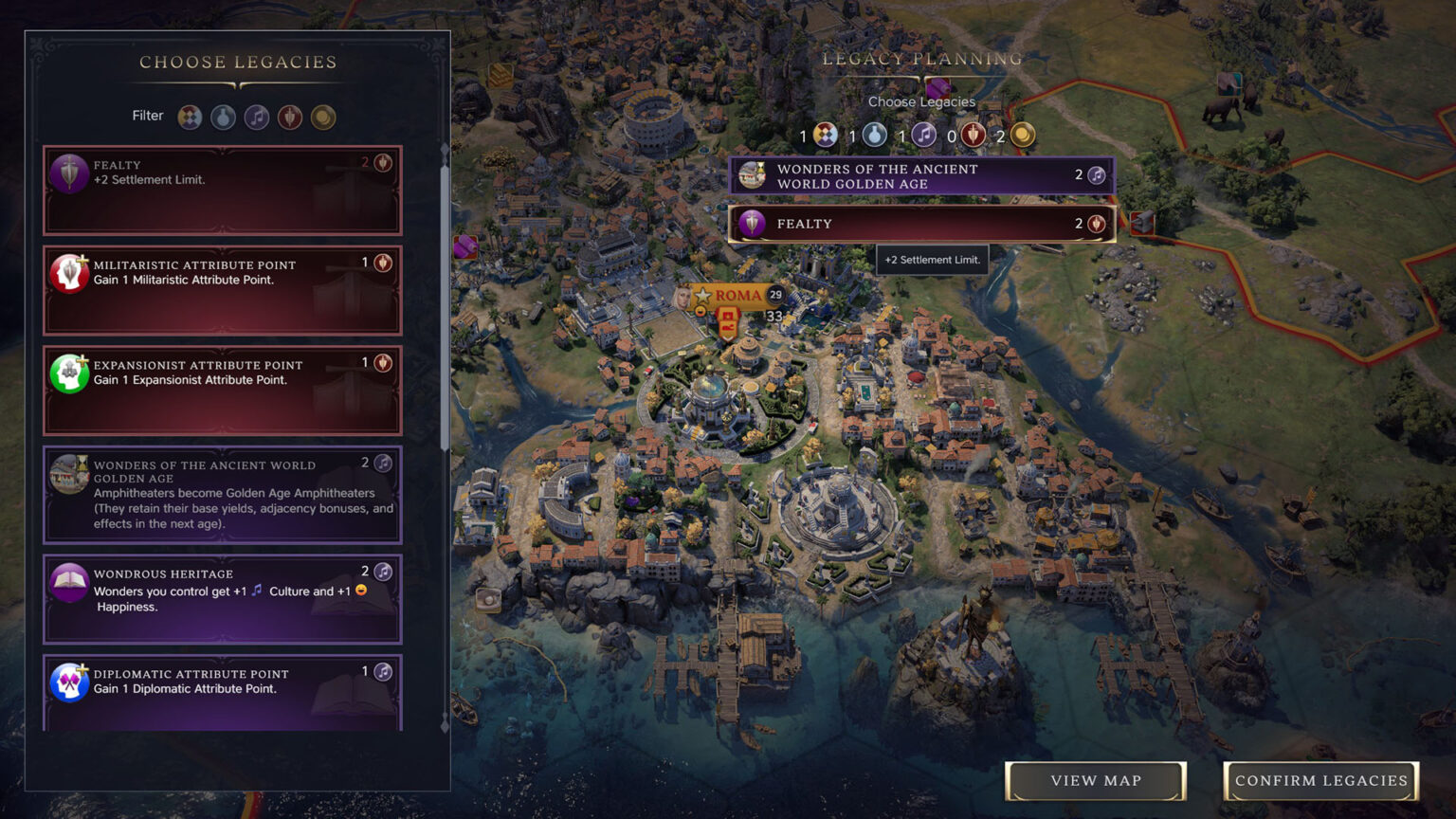
Task: Toggle the Fealty legacy selection
Action: tap(222, 190)
